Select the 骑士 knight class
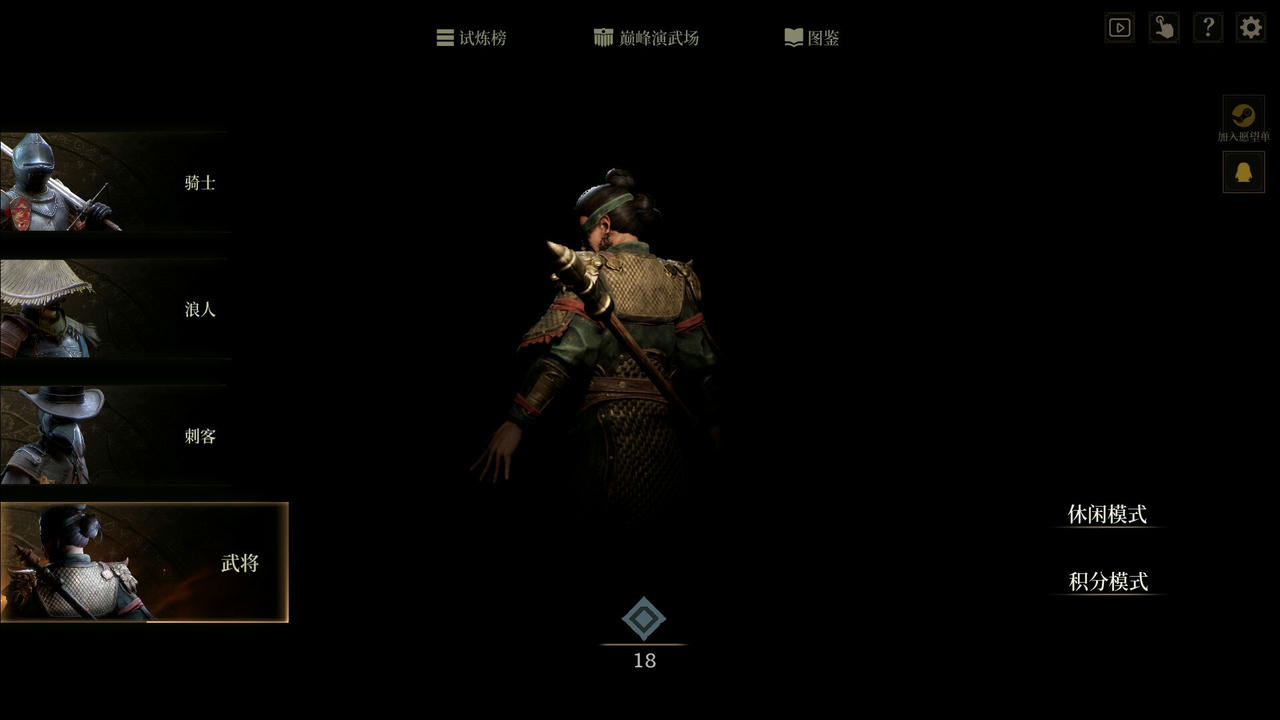Viewport: 1280px width, 720px height. (x=115, y=183)
